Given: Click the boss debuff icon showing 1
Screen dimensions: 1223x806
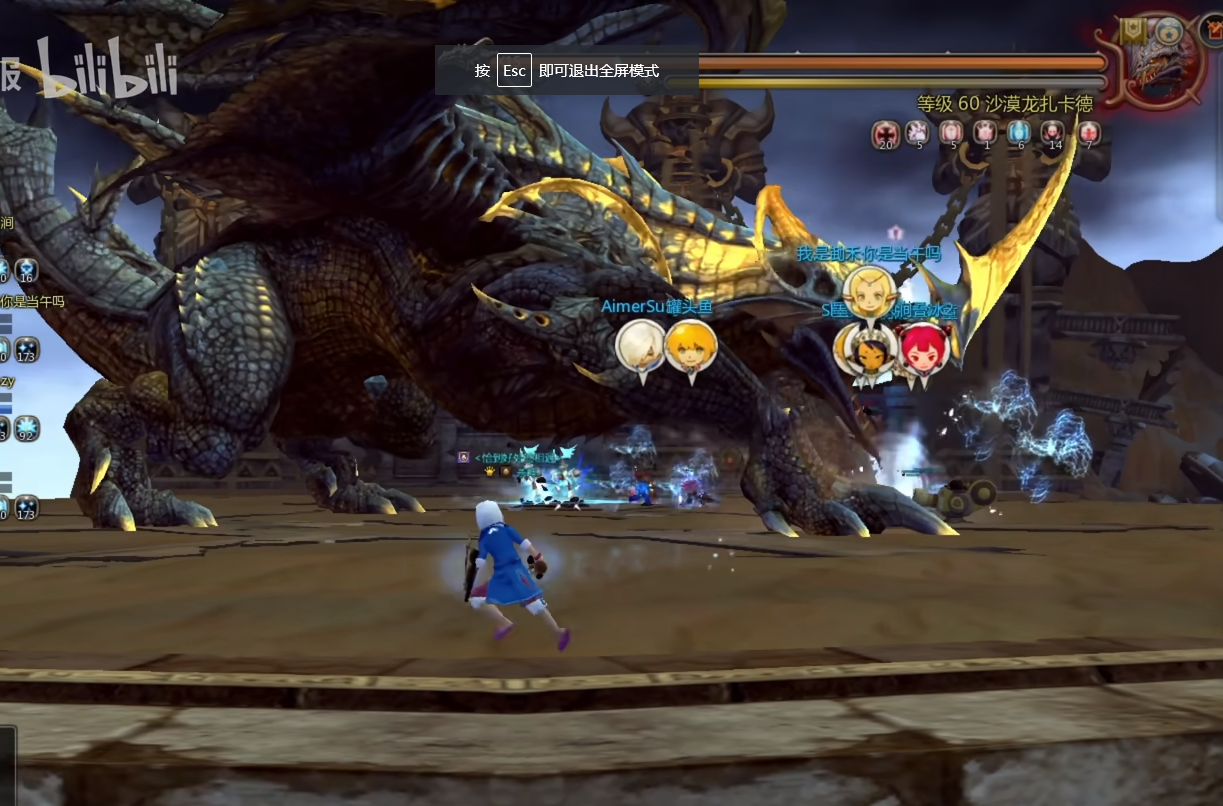Looking at the screenshot, I should tap(985, 133).
